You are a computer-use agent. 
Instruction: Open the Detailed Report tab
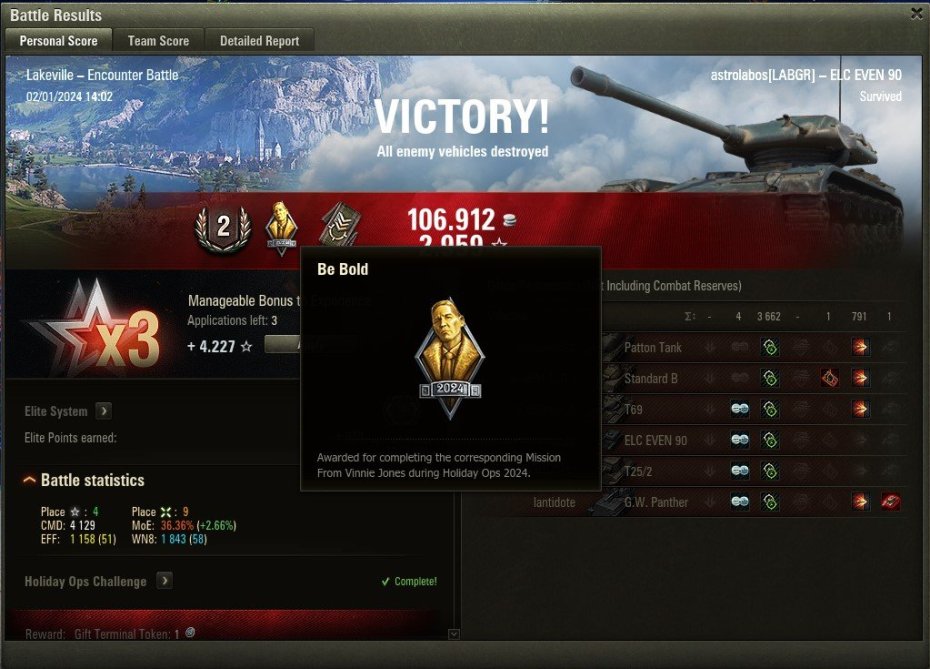tap(260, 41)
